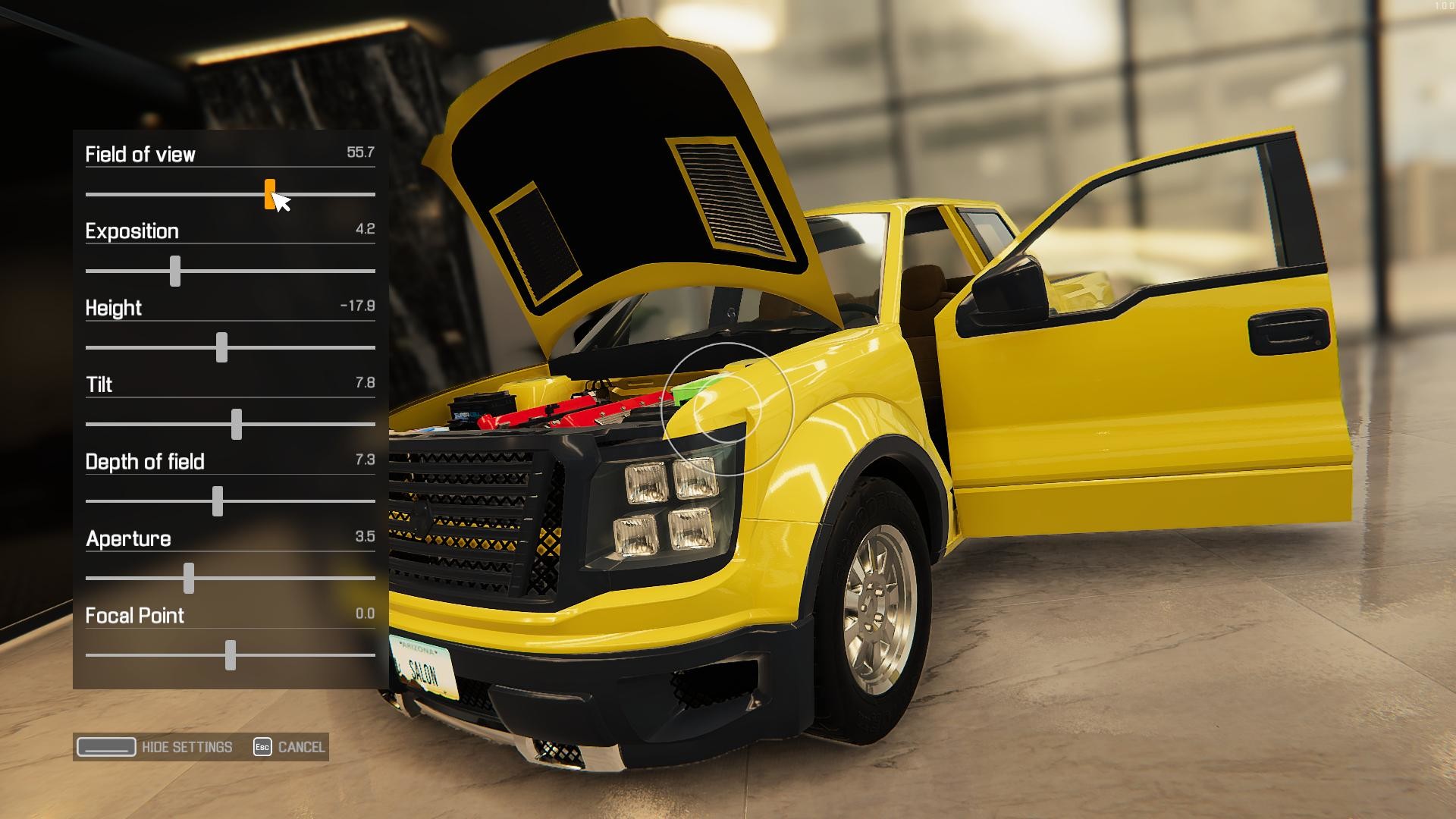Click the Hide Settings button
Screen dimensions: 1456x819
(x=186, y=747)
